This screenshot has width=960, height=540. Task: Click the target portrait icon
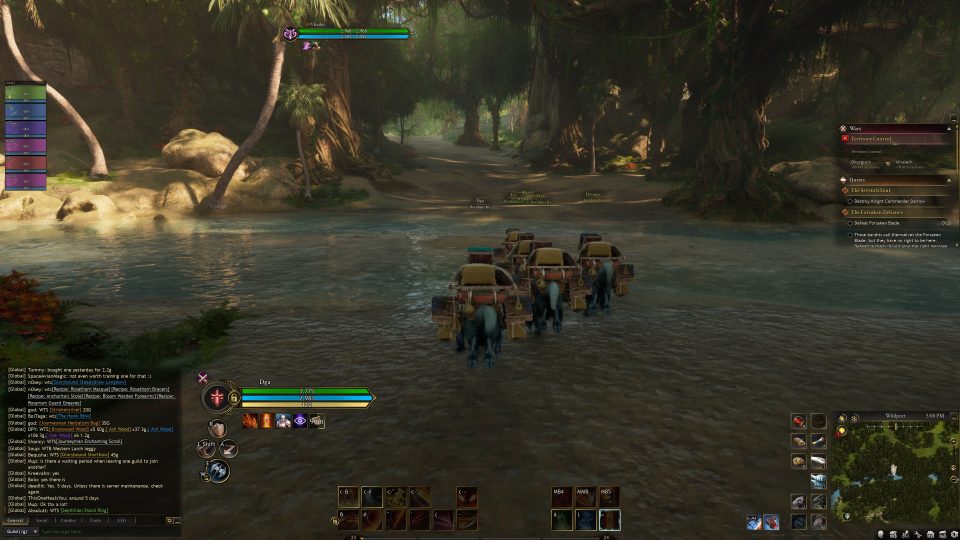[291, 33]
